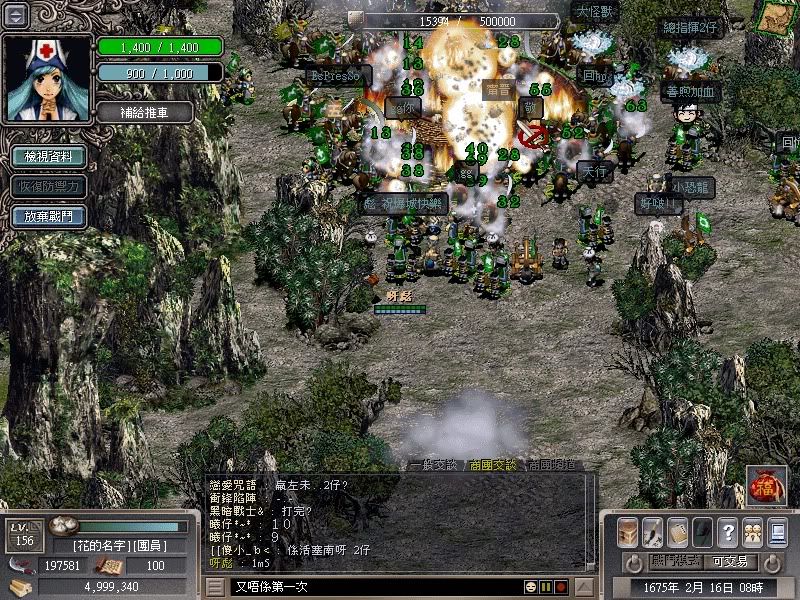
Task: Open the two-people friends icon
Action: pyautogui.click(x=751, y=531)
